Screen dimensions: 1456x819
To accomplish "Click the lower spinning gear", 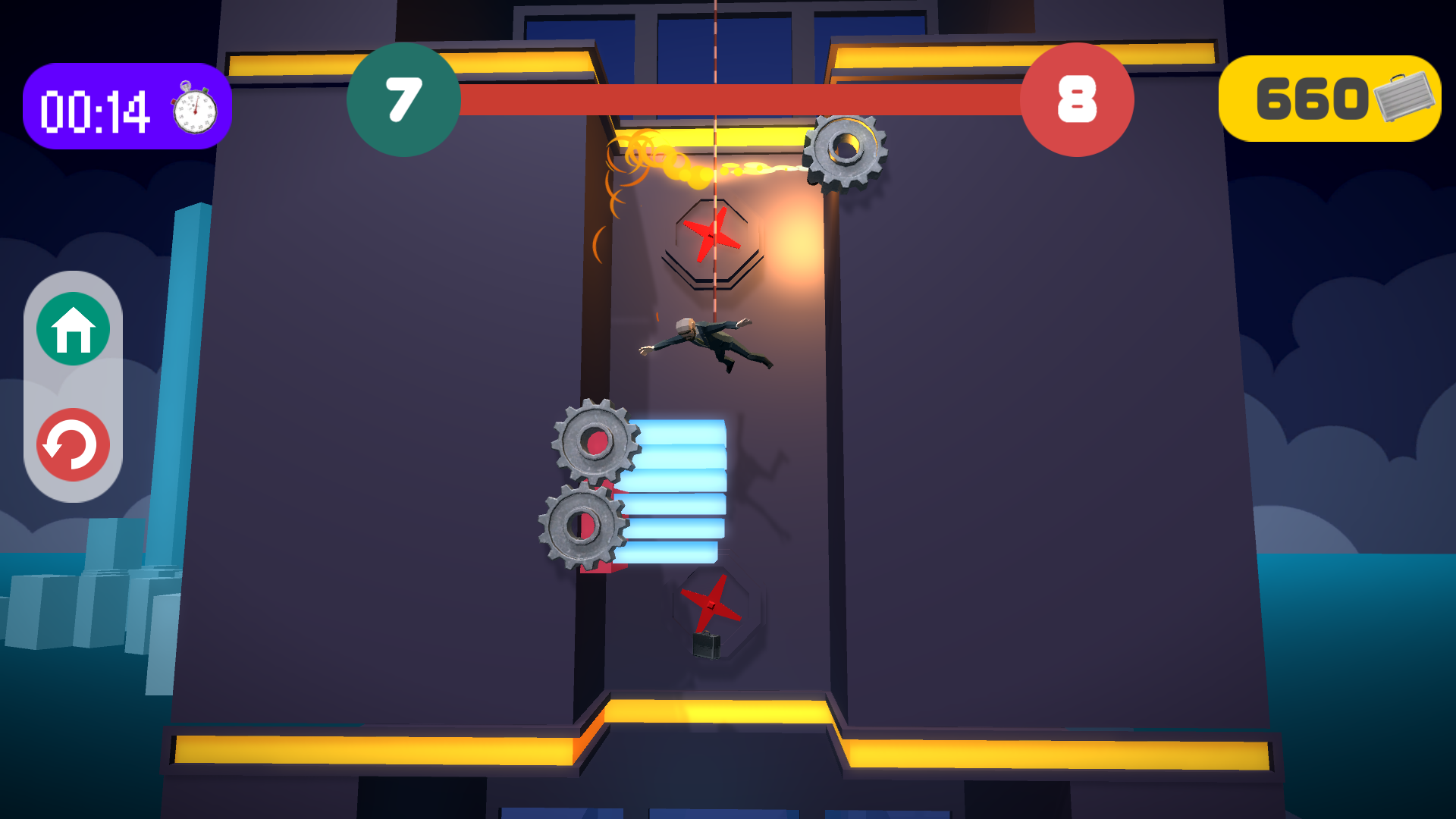I will click(x=581, y=526).
